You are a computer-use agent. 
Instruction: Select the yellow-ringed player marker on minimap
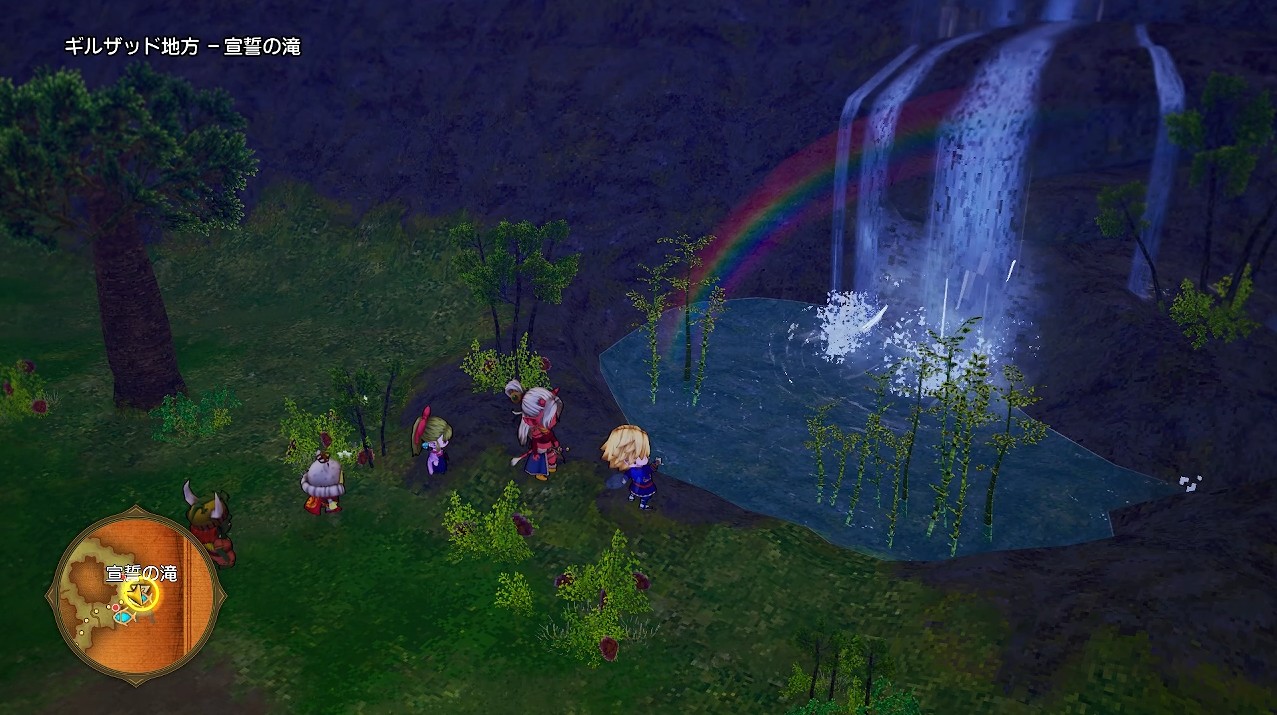pos(140,595)
